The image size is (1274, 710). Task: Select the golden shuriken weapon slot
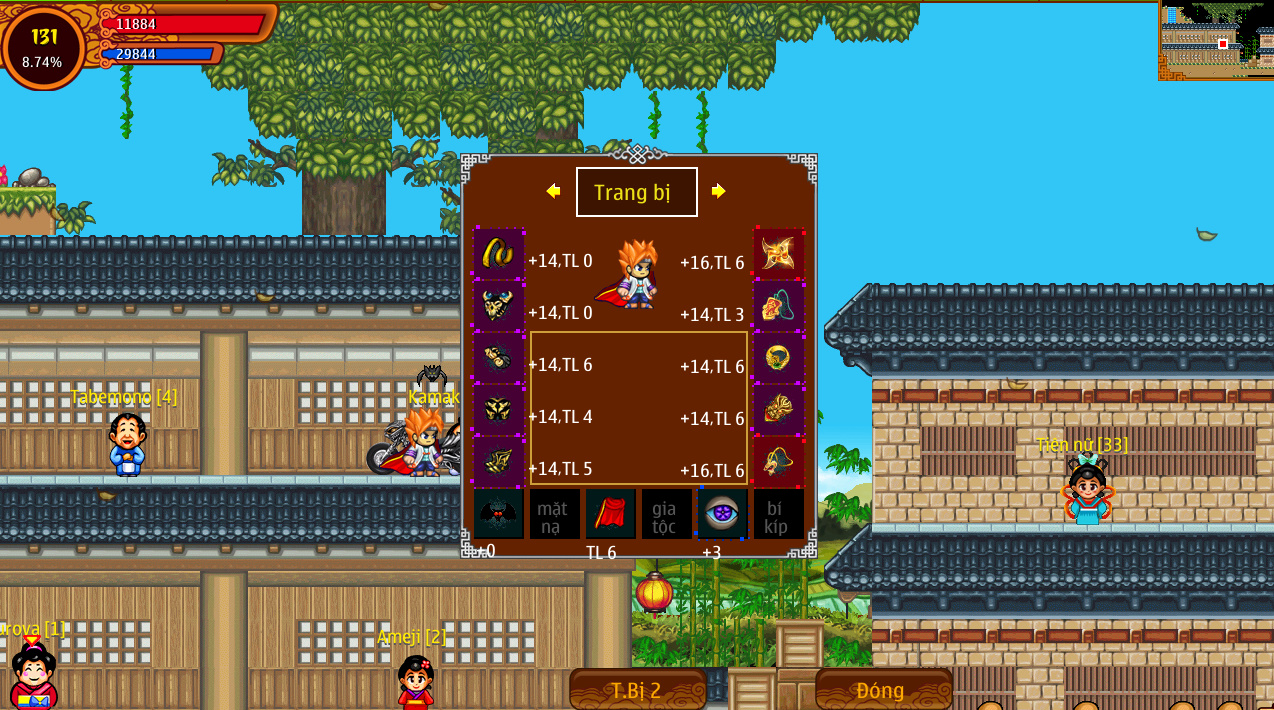[778, 254]
